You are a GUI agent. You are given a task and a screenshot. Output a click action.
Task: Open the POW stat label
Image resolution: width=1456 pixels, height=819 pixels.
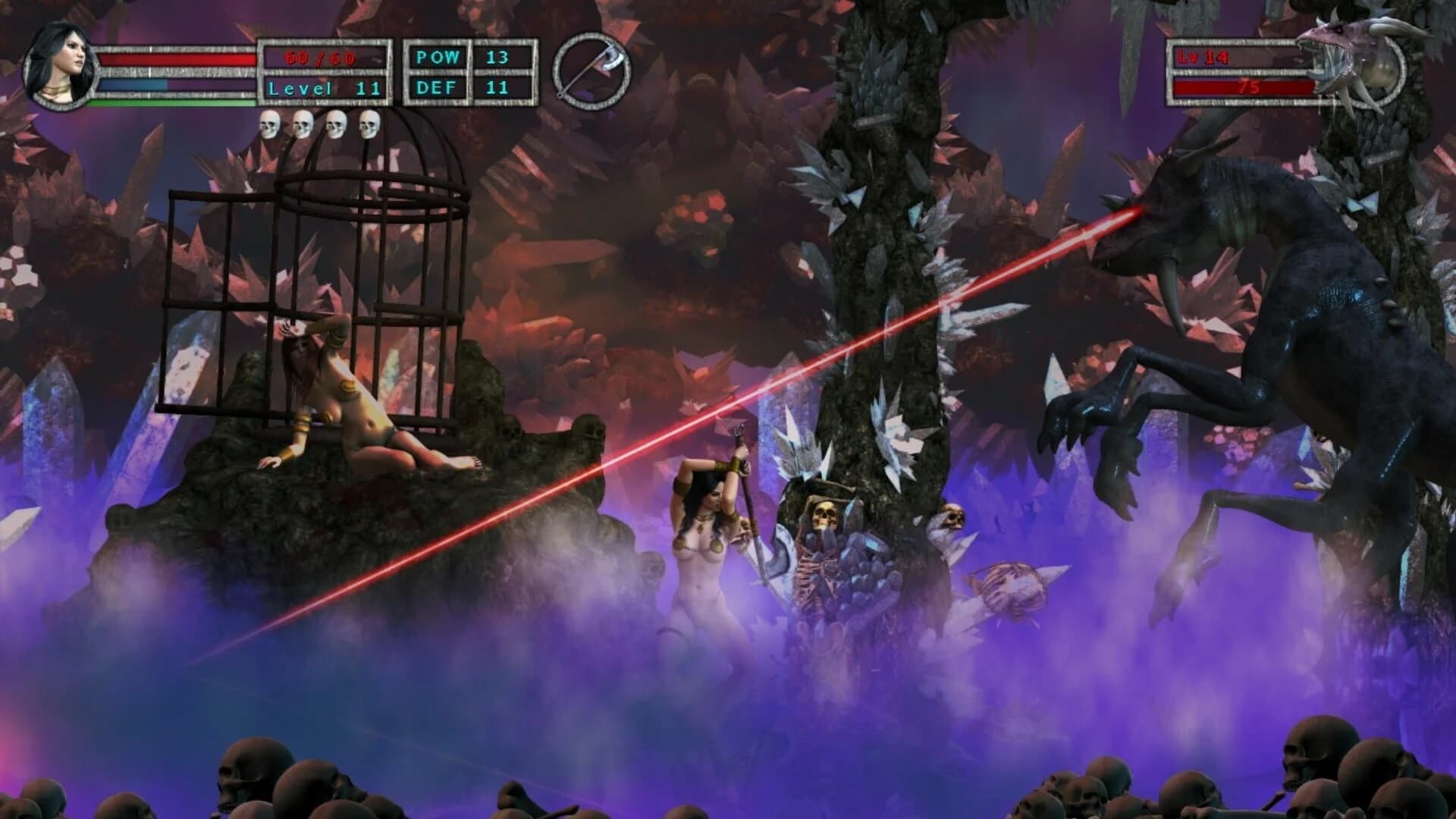(438, 55)
